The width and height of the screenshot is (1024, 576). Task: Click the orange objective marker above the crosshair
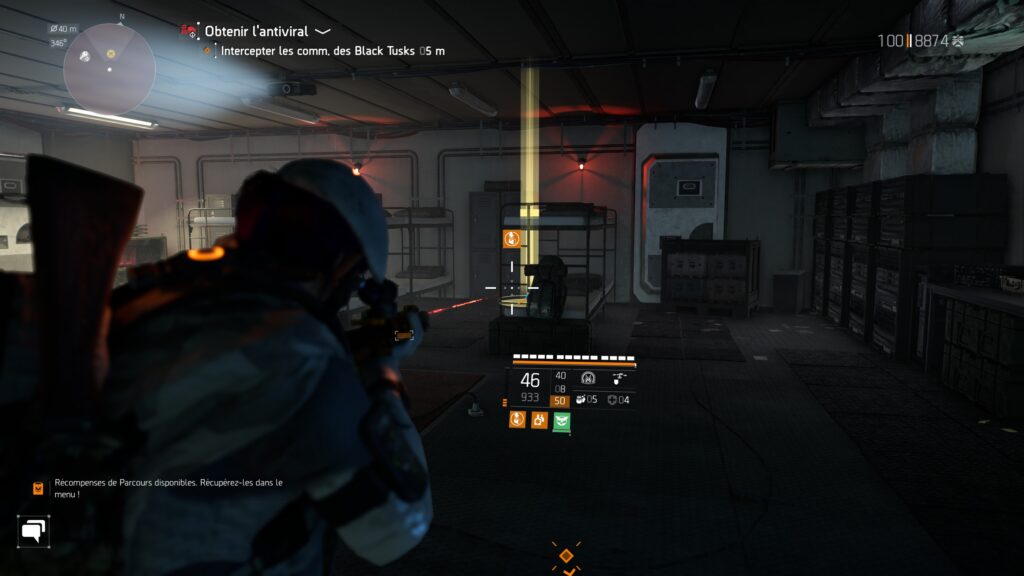pos(511,238)
